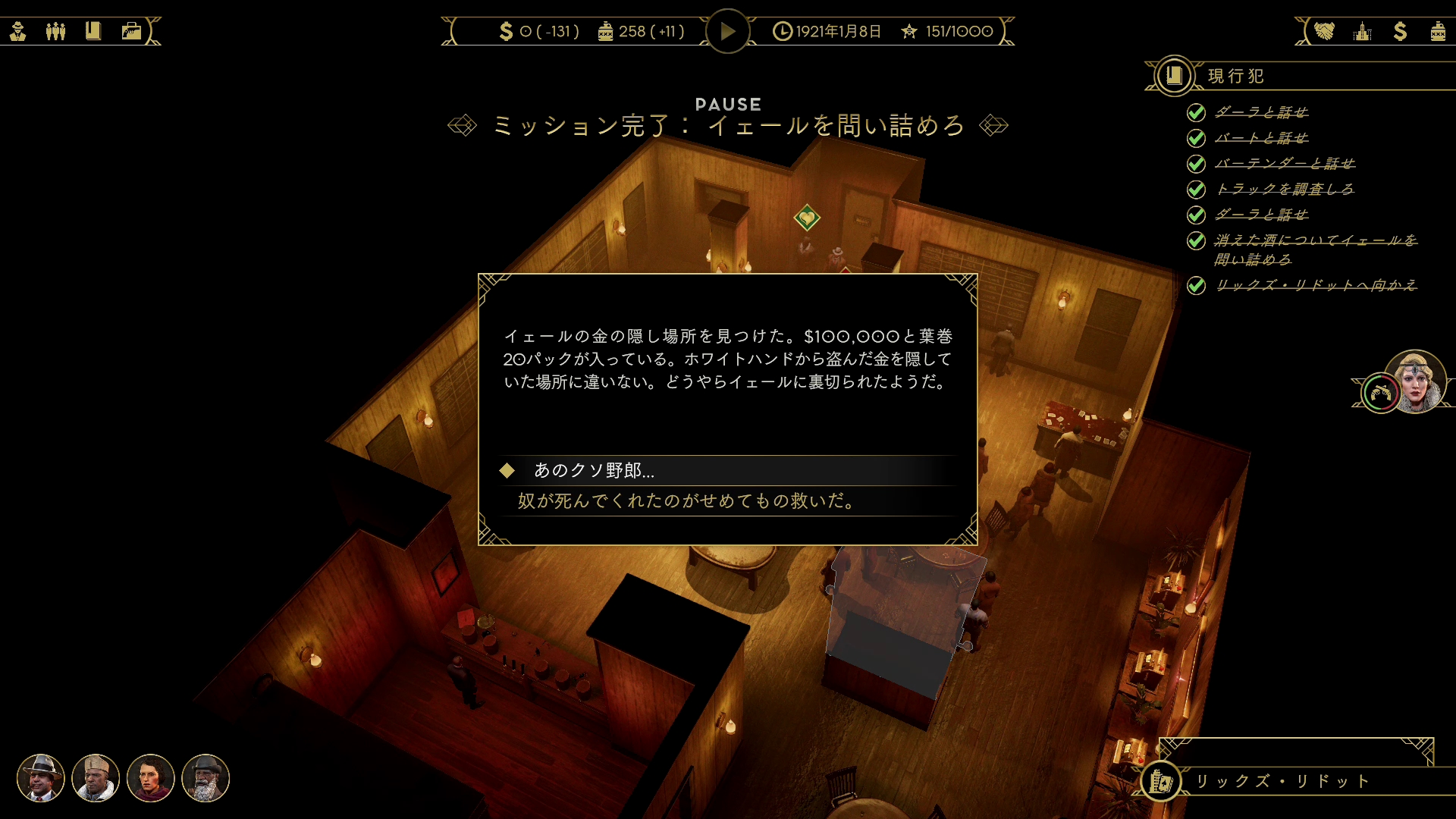Open the briefcase gun loadout icon
1456x819 pixels.
[131, 30]
